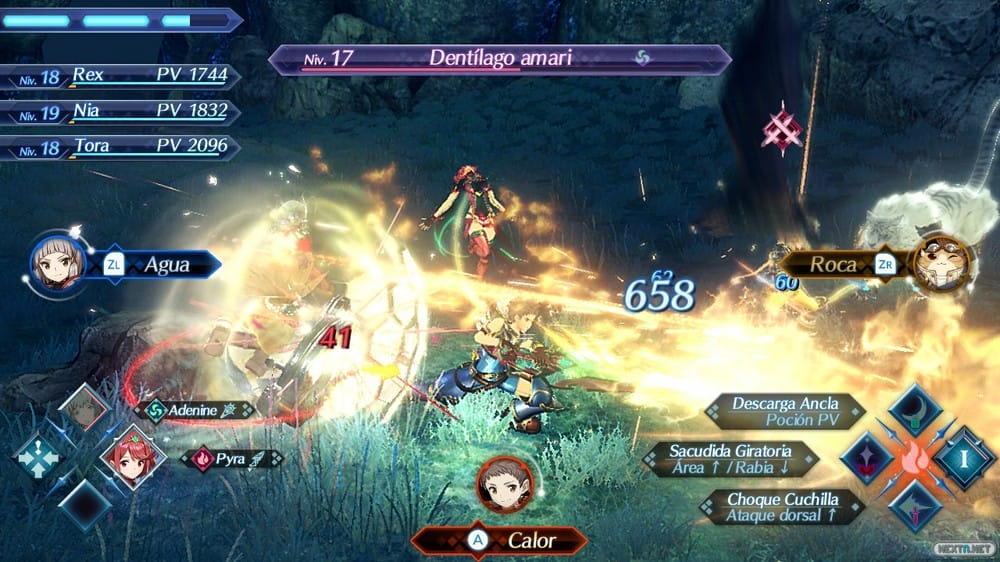The width and height of the screenshot is (1000, 562).
Task: Select Rex's row in the party list
Action: (x=120, y=75)
